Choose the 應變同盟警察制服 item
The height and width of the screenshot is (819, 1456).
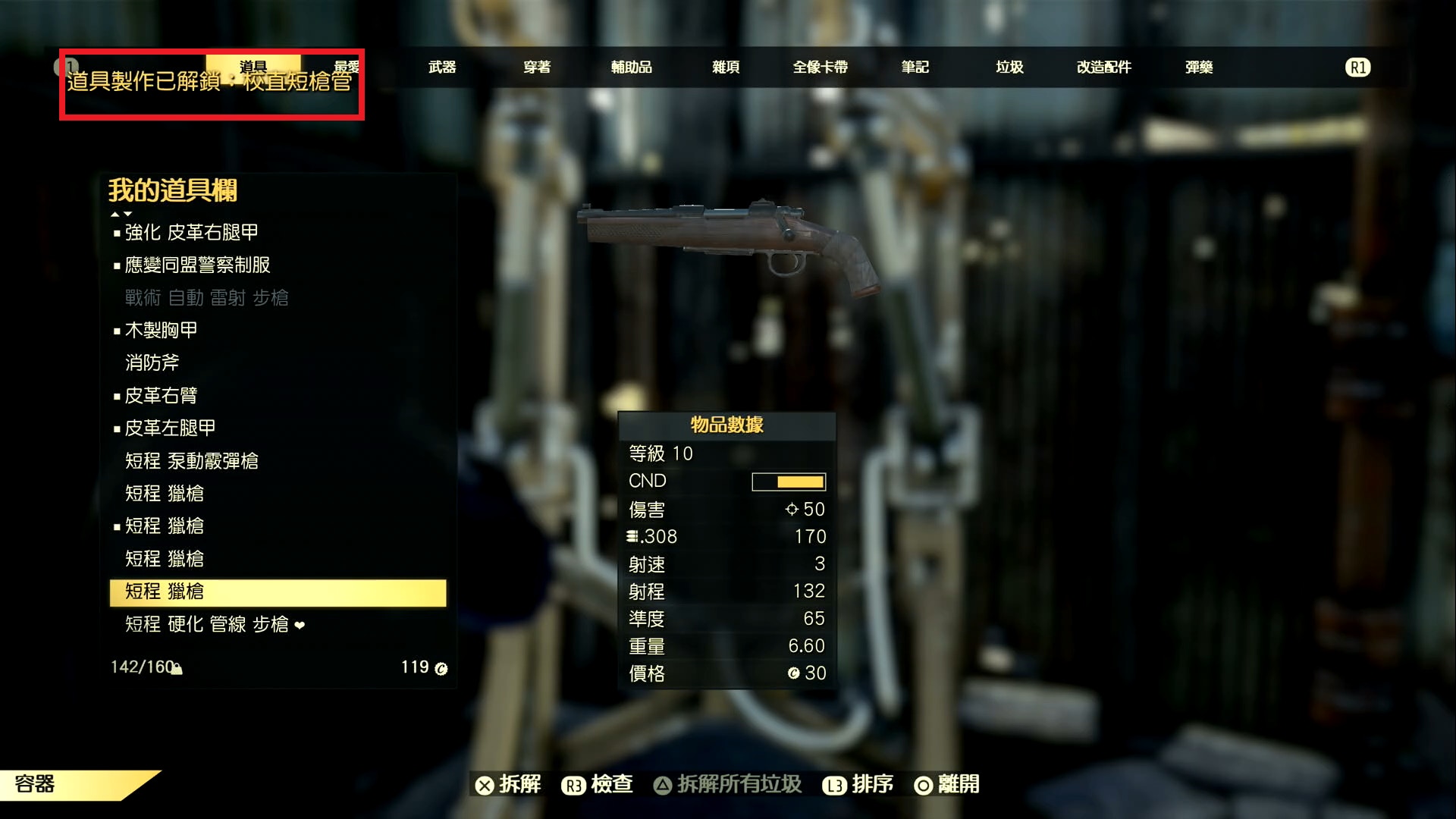197,265
